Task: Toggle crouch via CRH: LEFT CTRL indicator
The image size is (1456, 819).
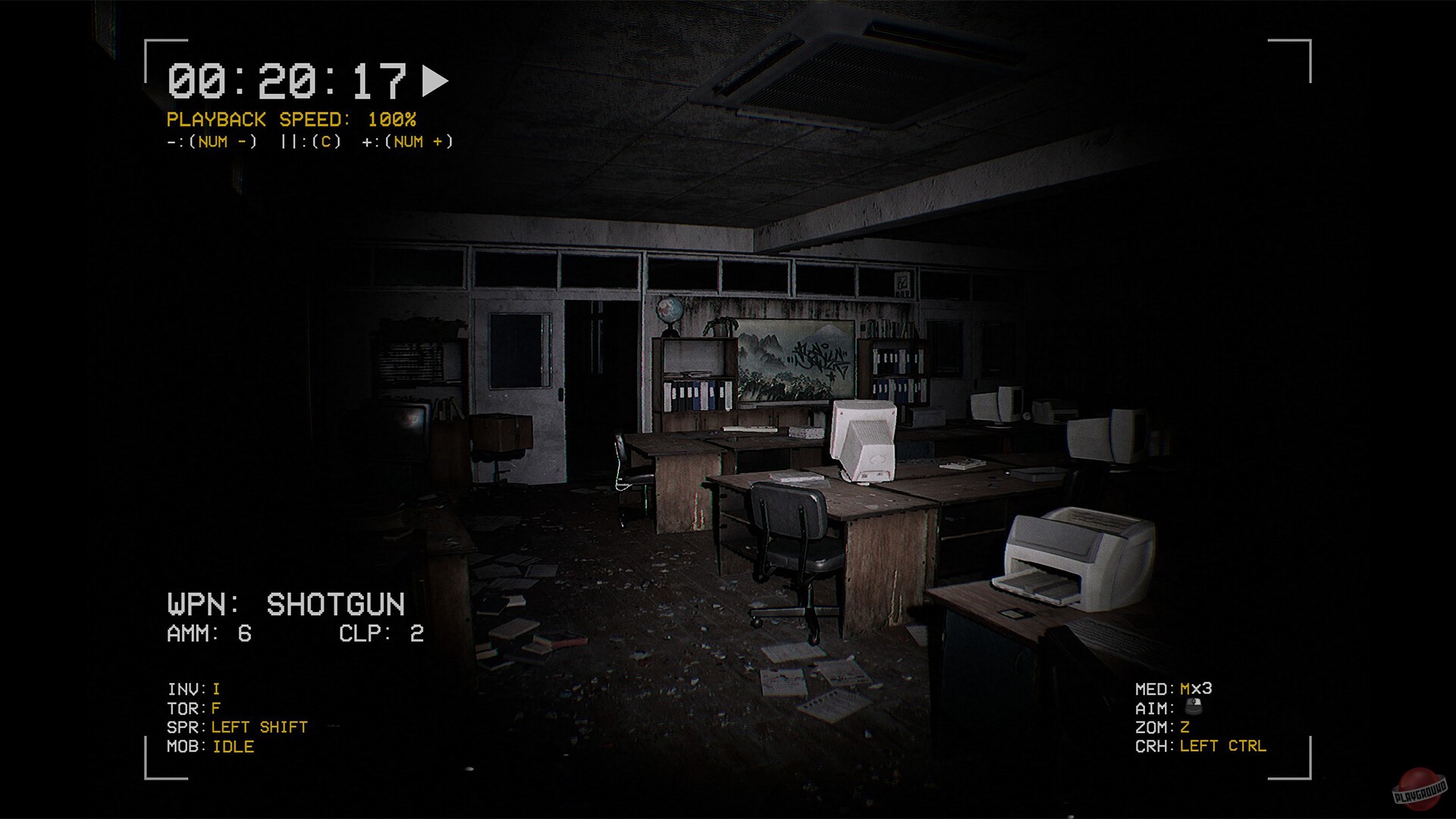Action: [1202, 746]
